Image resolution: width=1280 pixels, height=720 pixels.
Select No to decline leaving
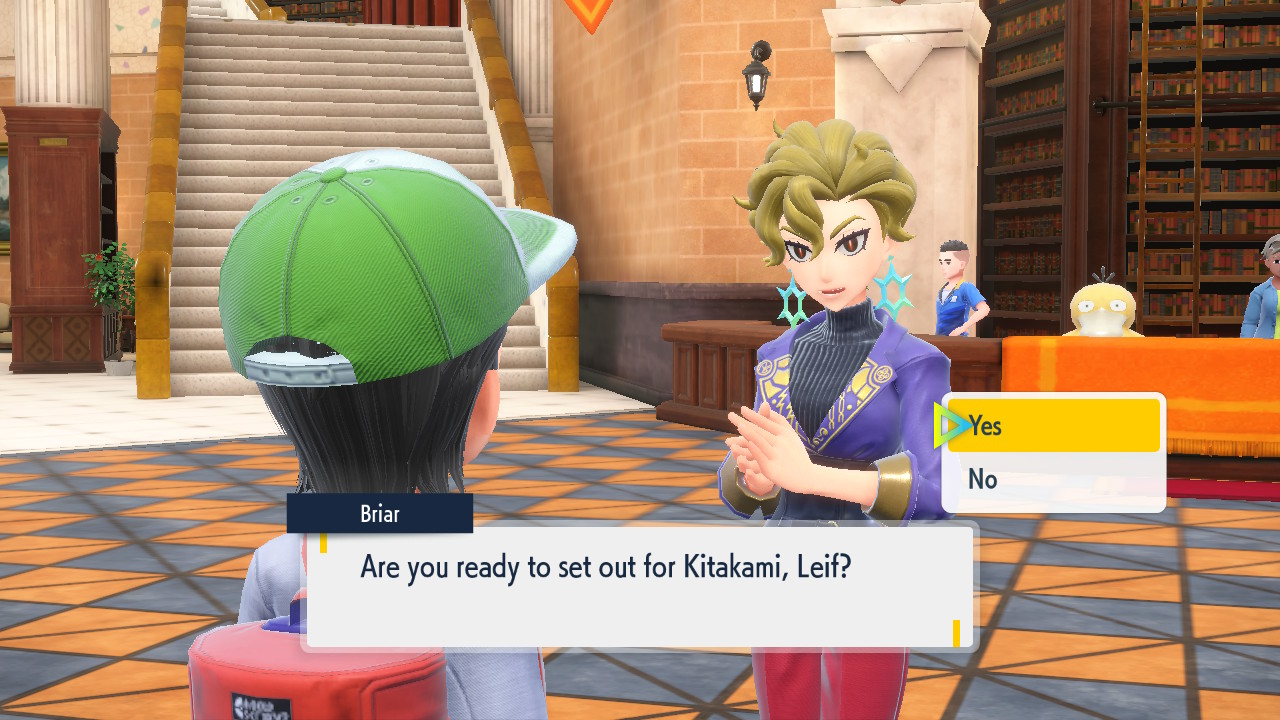tap(1053, 480)
